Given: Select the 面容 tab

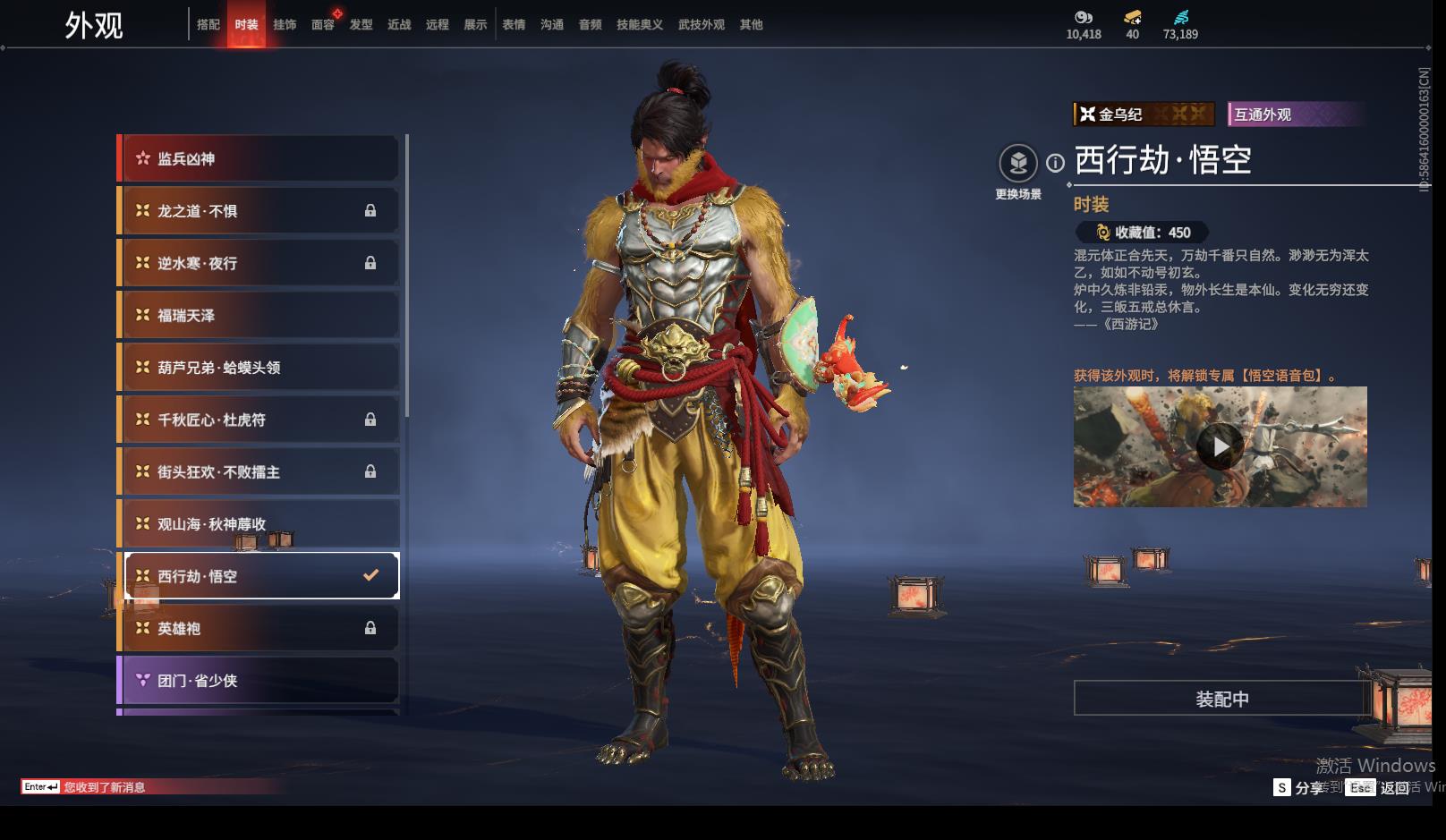Looking at the screenshot, I should [x=323, y=25].
